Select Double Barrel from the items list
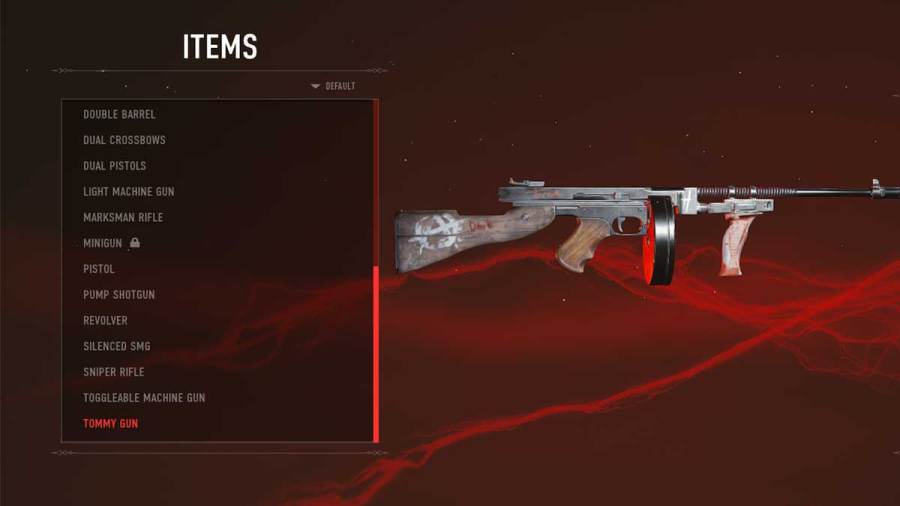The image size is (900, 506). (x=119, y=115)
